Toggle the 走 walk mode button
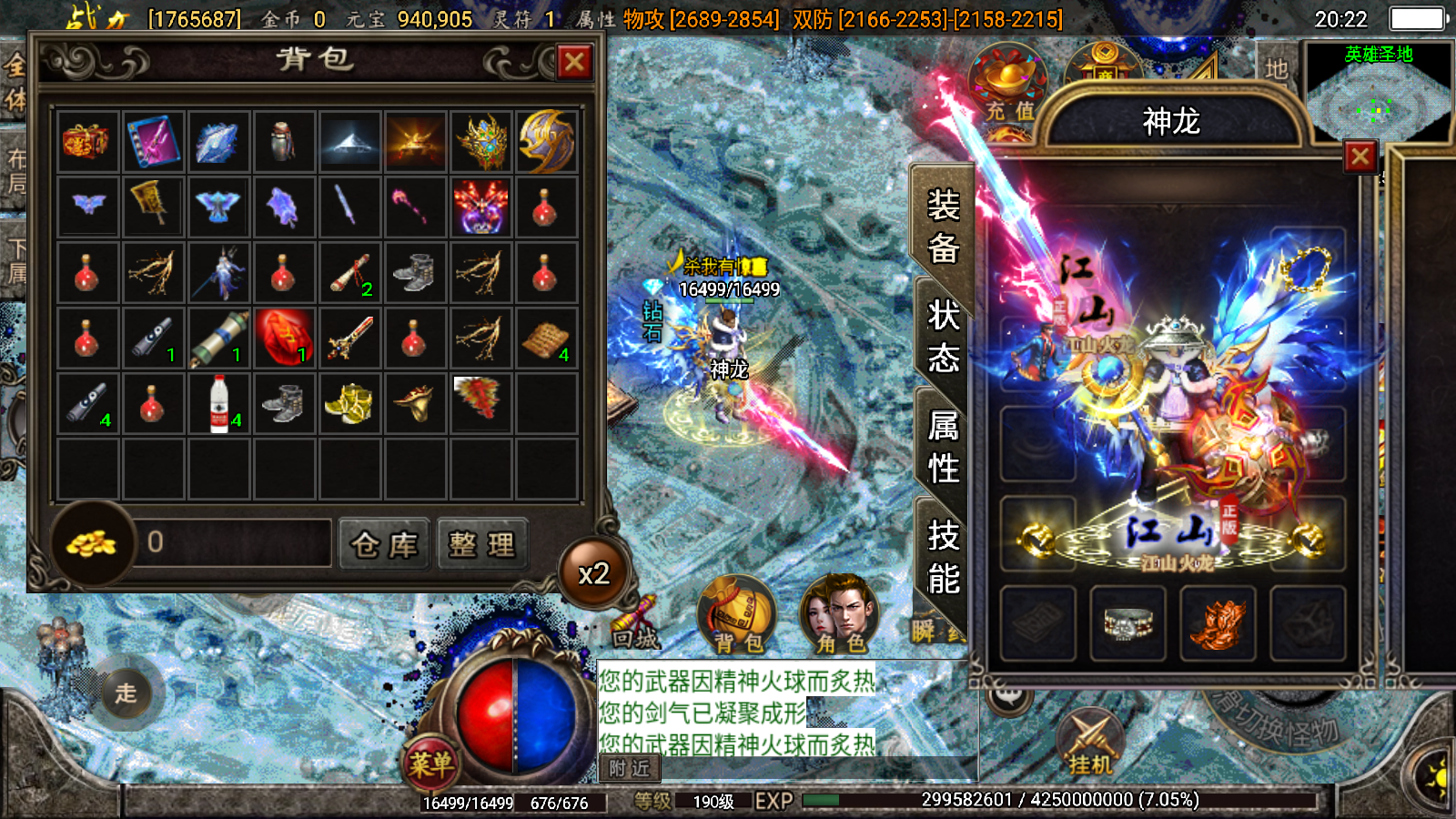The image size is (1456, 819). (126, 693)
